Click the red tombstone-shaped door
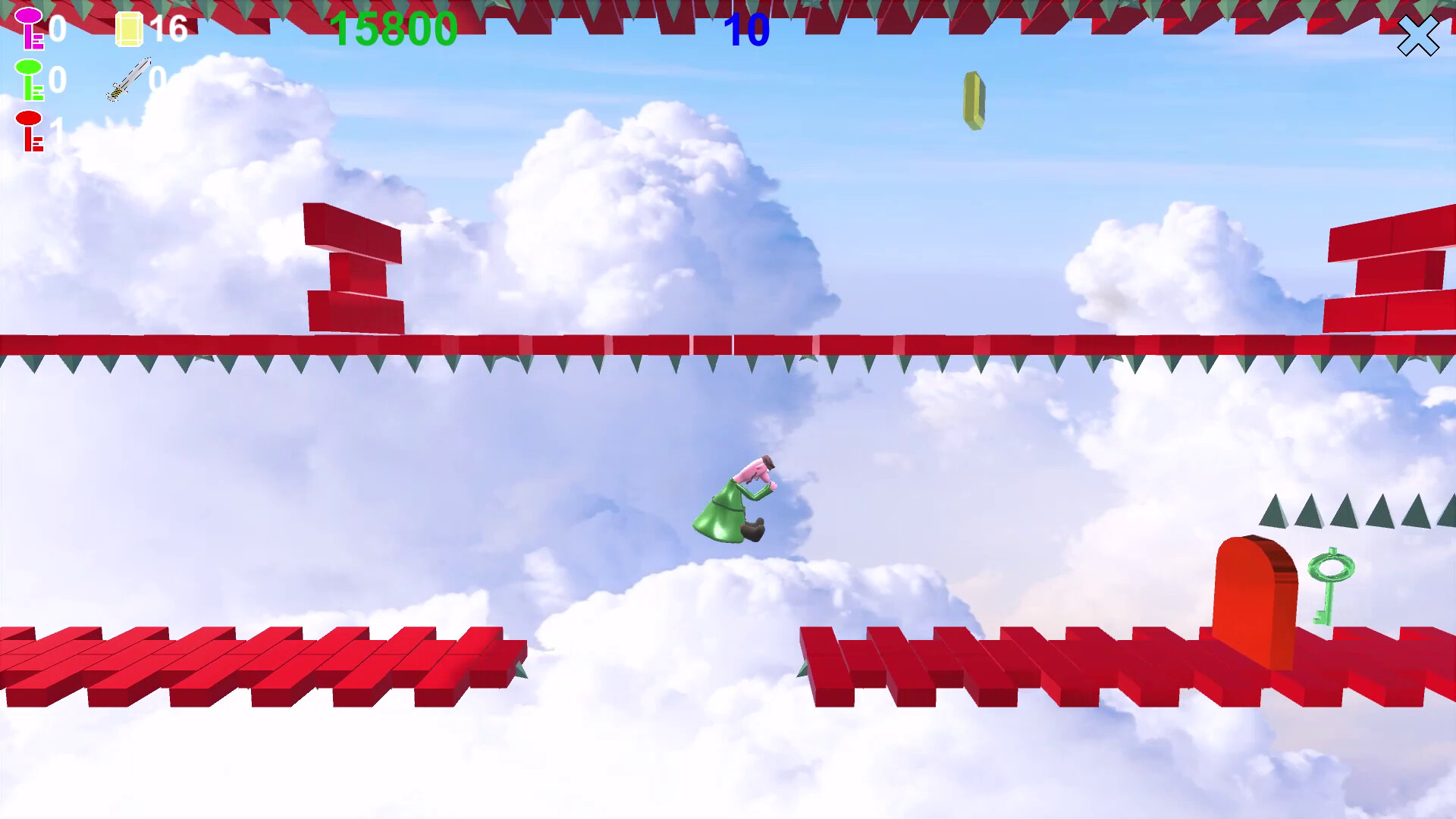 point(1255,599)
